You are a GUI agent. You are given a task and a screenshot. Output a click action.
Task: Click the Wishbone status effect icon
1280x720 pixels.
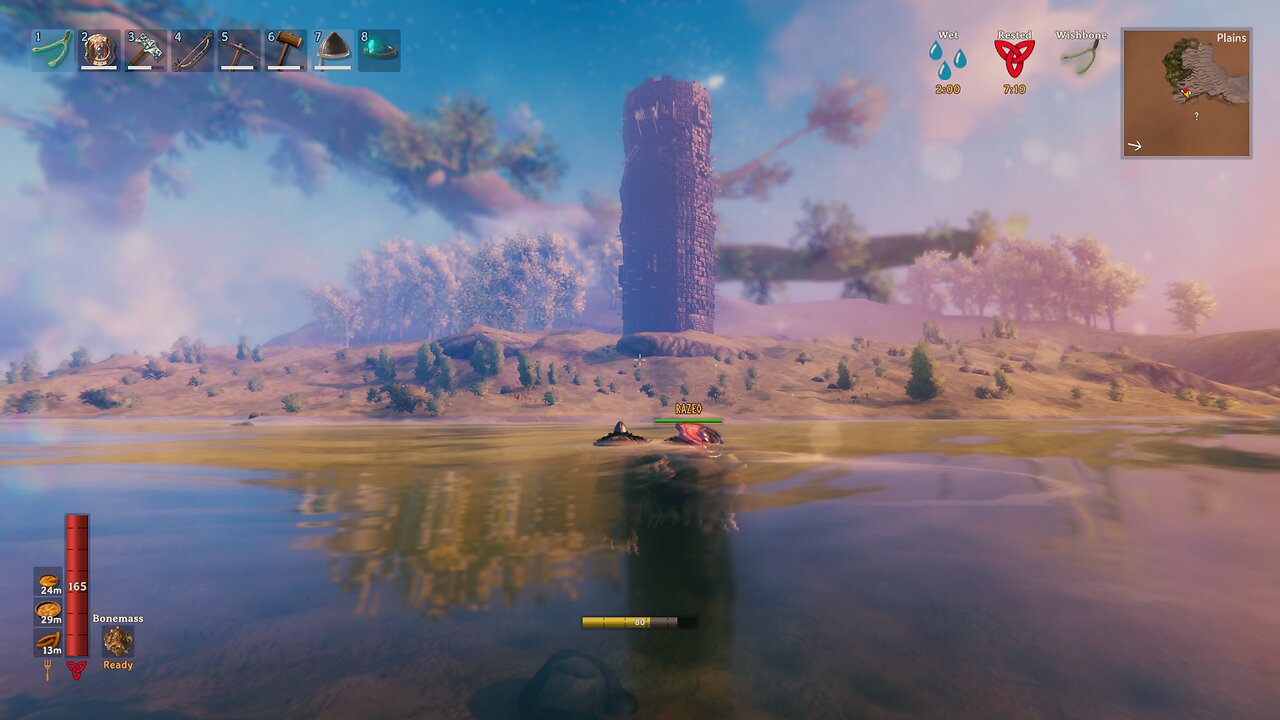tap(1081, 60)
